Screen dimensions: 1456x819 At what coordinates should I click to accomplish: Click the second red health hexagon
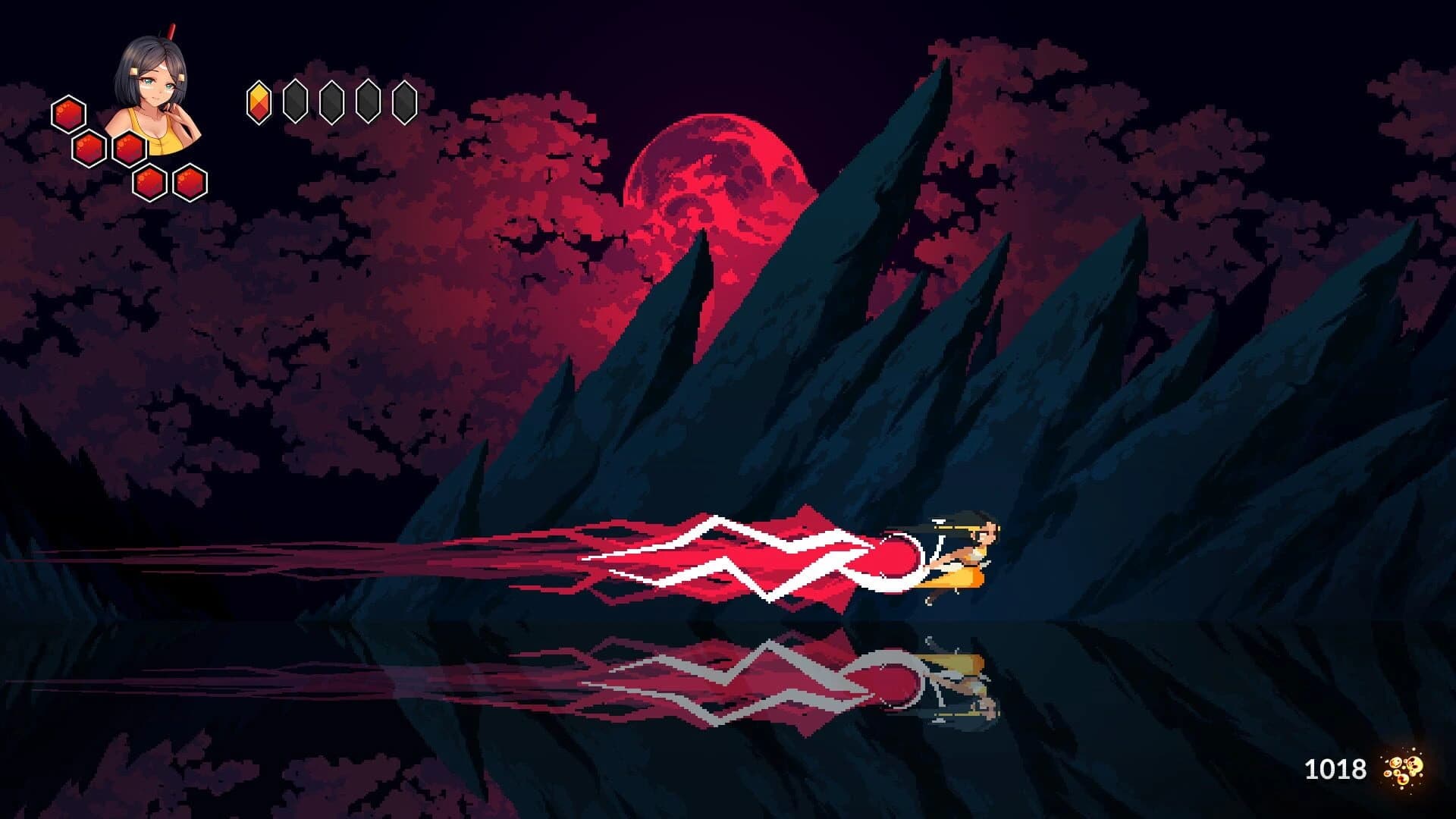pos(89,150)
